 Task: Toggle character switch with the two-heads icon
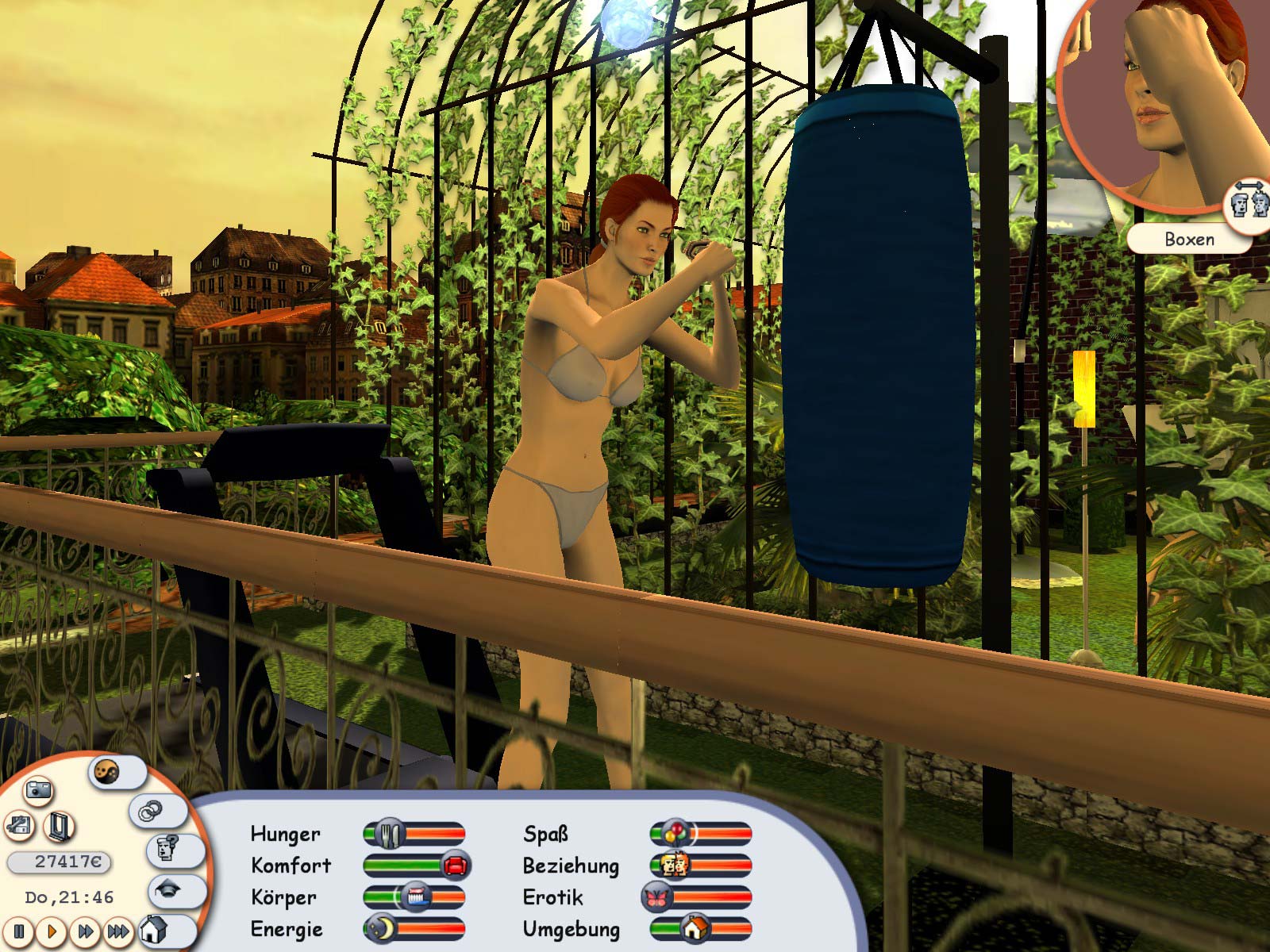pos(1248,202)
